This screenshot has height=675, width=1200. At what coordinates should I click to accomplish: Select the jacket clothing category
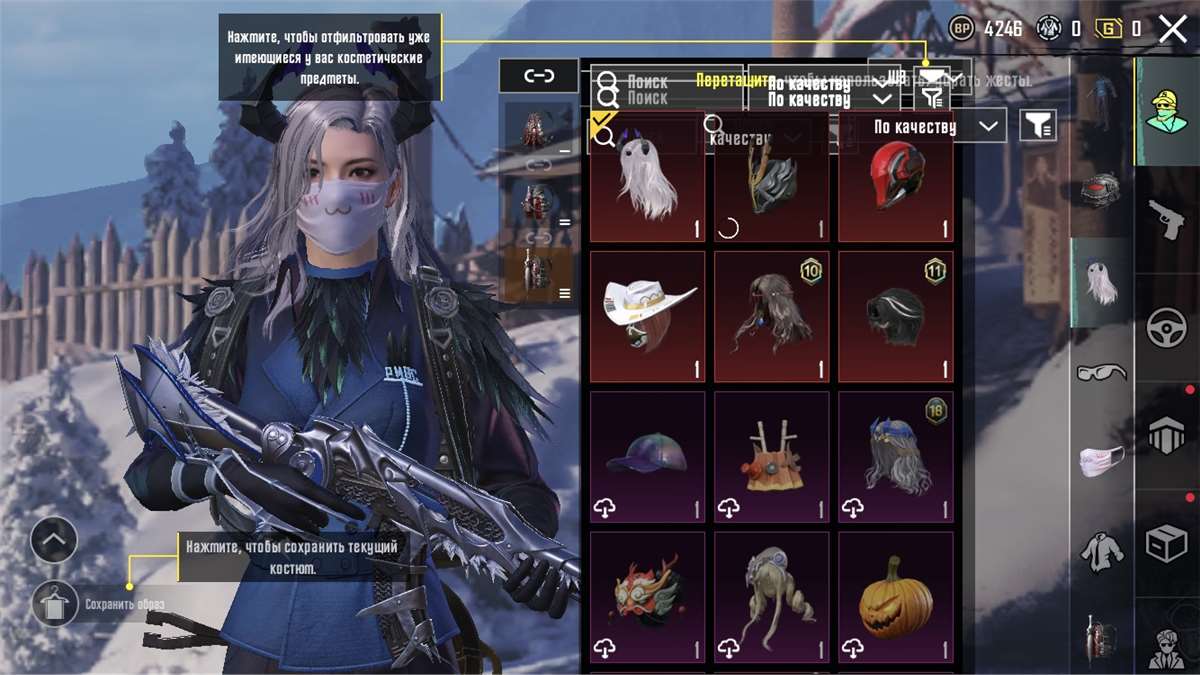coord(1101,550)
